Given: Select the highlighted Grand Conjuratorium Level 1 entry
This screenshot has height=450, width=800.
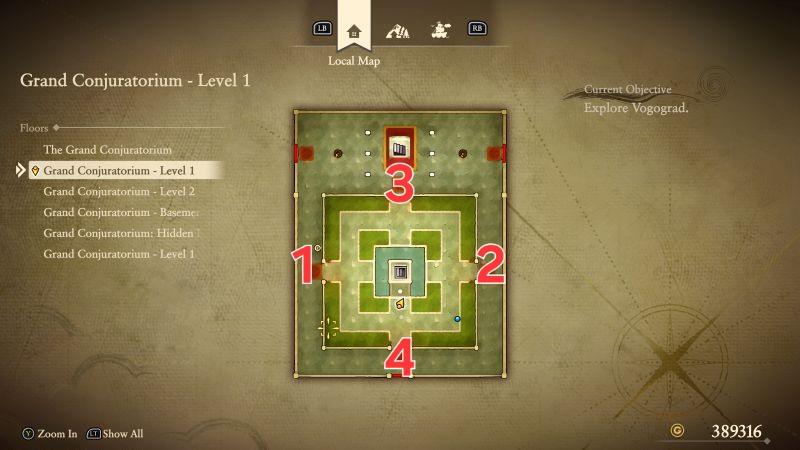Looking at the screenshot, I should tap(119, 170).
